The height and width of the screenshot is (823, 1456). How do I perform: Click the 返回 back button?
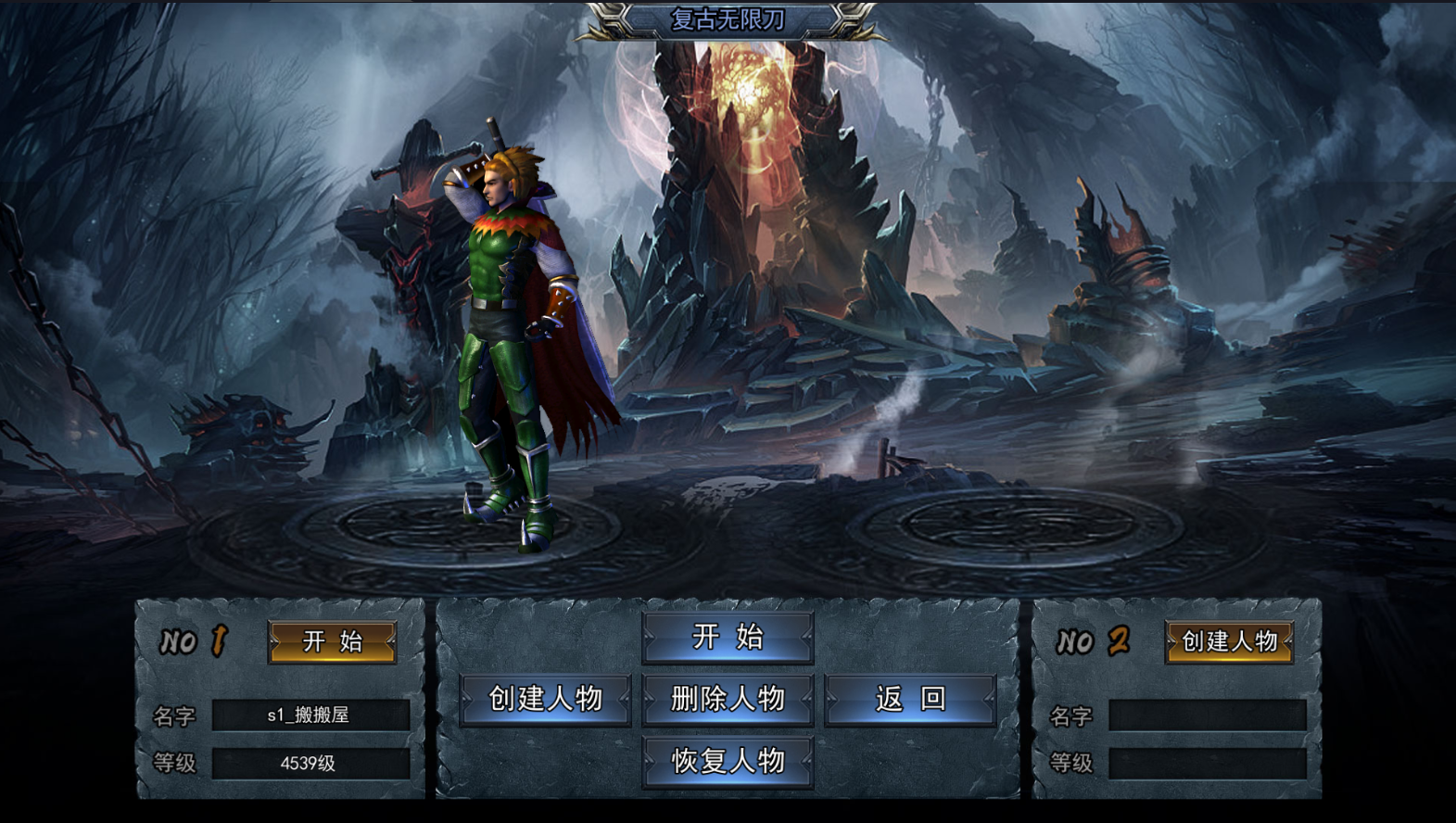pyautogui.click(x=910, y=699)
